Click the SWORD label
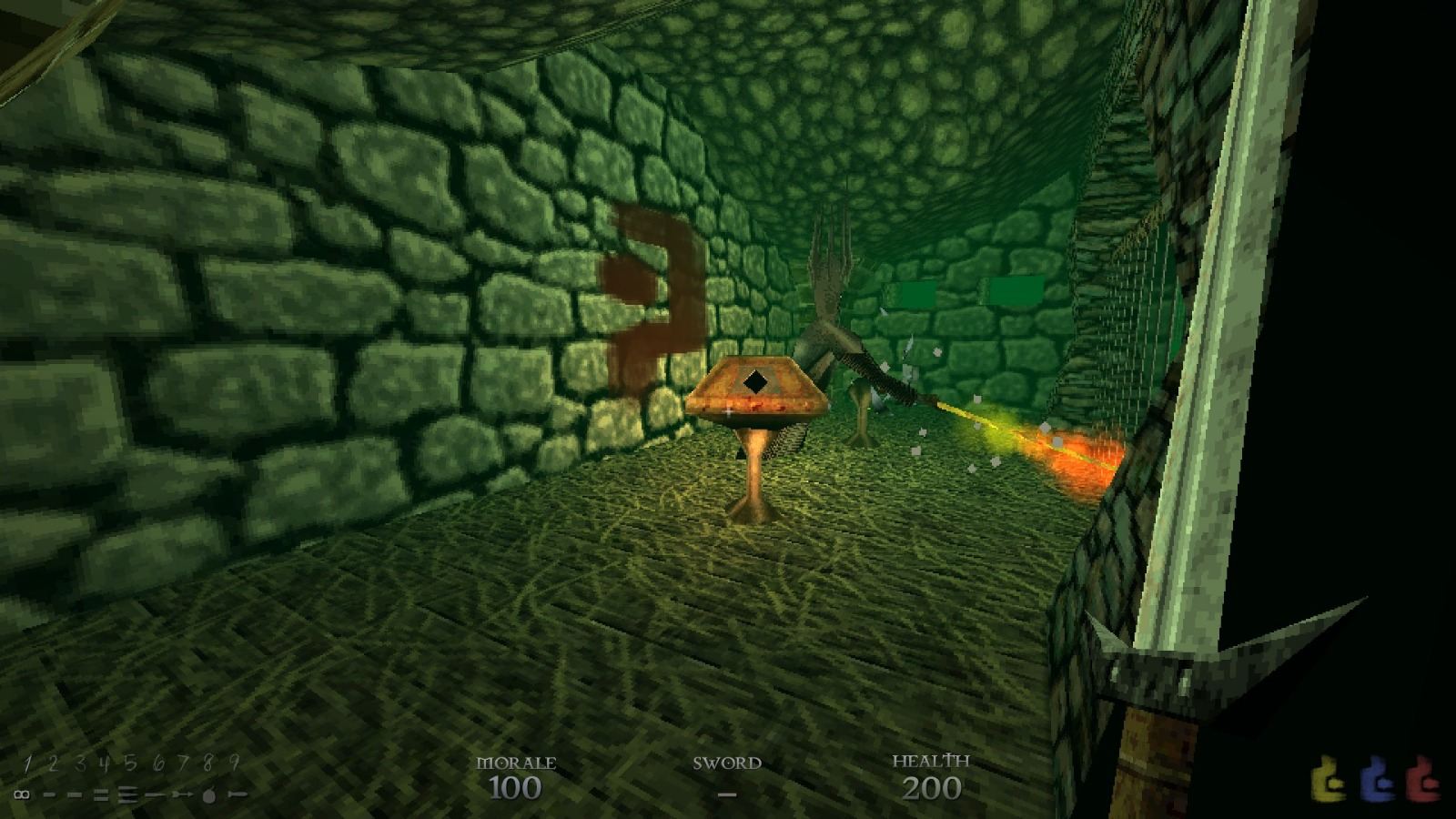Image resolution: width=1456 pixels, height=819 pixels. (x=726, y=763)
